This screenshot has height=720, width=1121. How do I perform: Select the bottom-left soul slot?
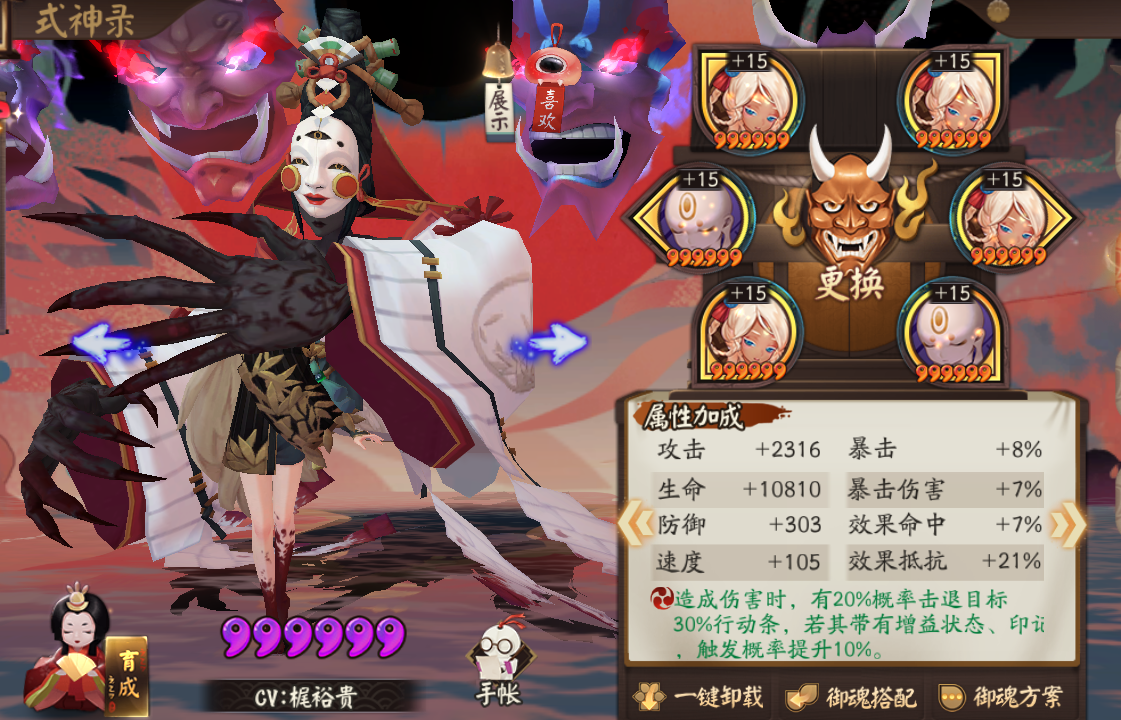pos(750,333)
